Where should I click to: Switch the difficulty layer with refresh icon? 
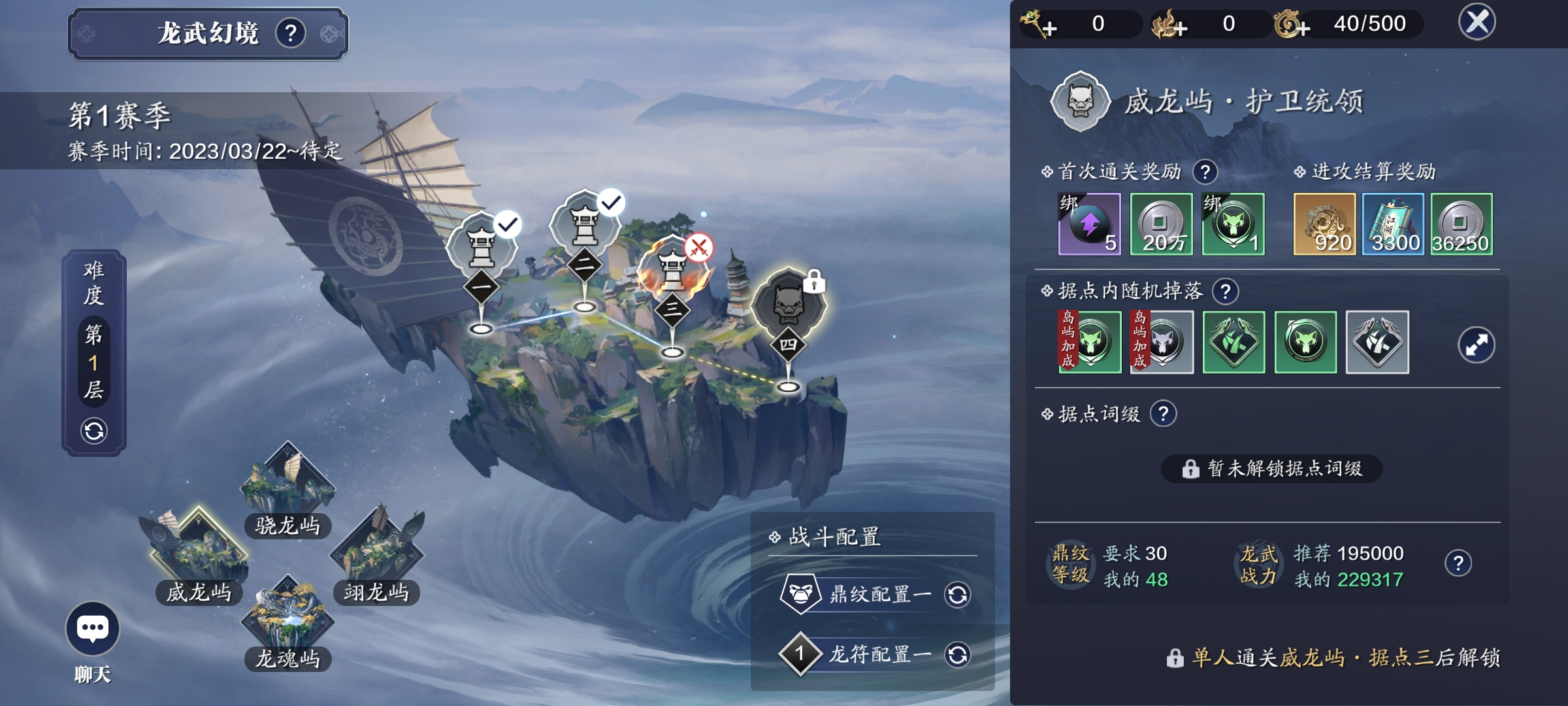point(94,431)
